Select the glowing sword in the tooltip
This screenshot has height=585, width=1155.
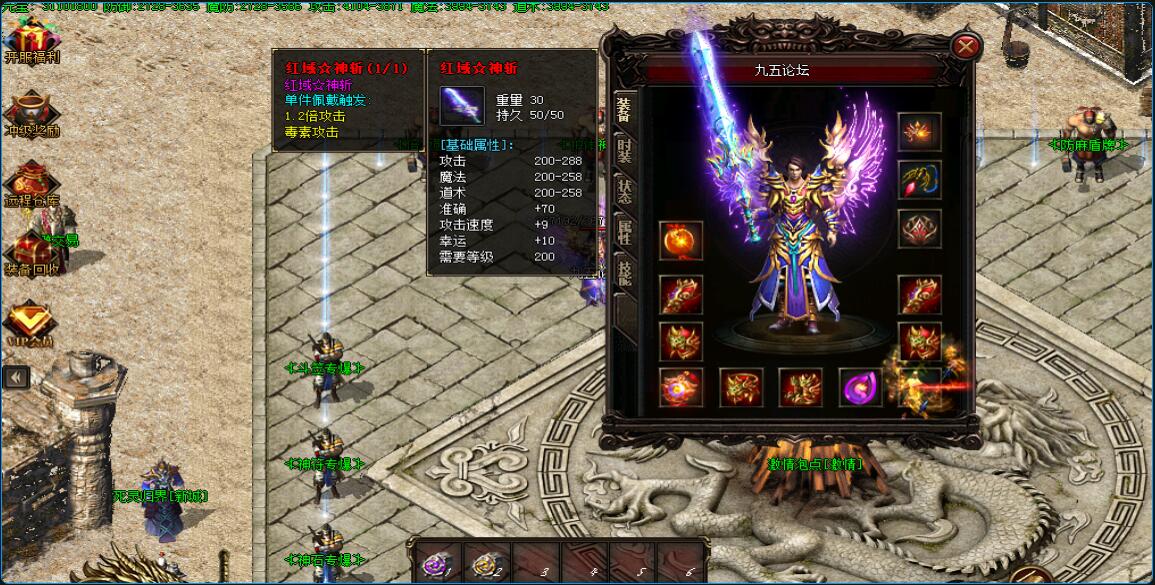pos(462,105)
